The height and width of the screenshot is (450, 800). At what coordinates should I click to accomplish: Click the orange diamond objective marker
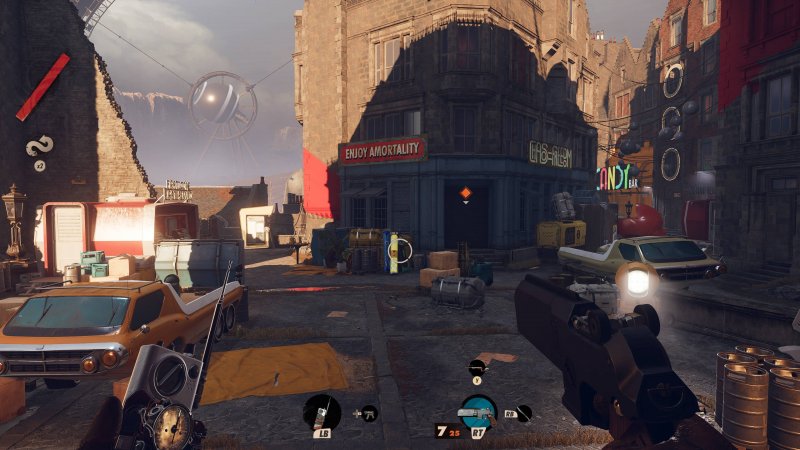(x=465, y=192)
